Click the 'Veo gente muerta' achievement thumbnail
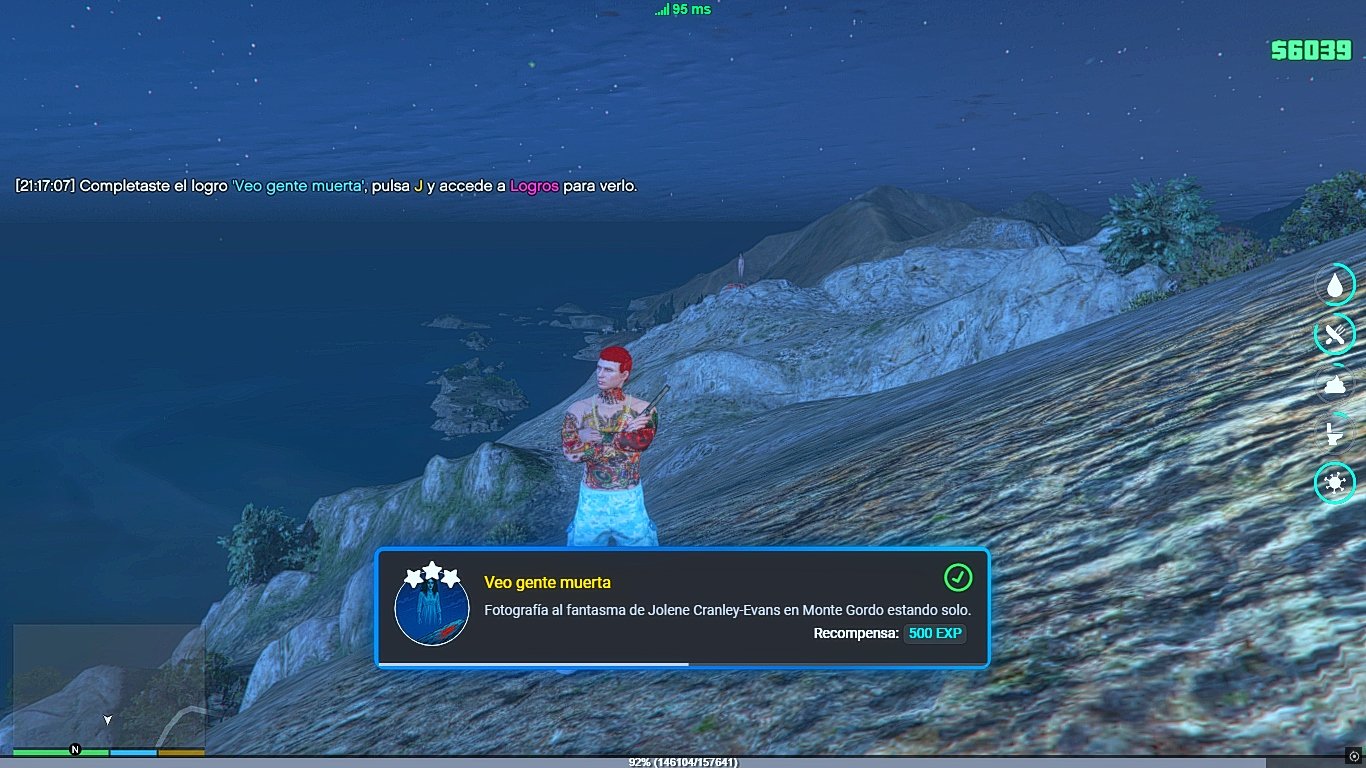The image size is (1366, 768). click(432, 608)
